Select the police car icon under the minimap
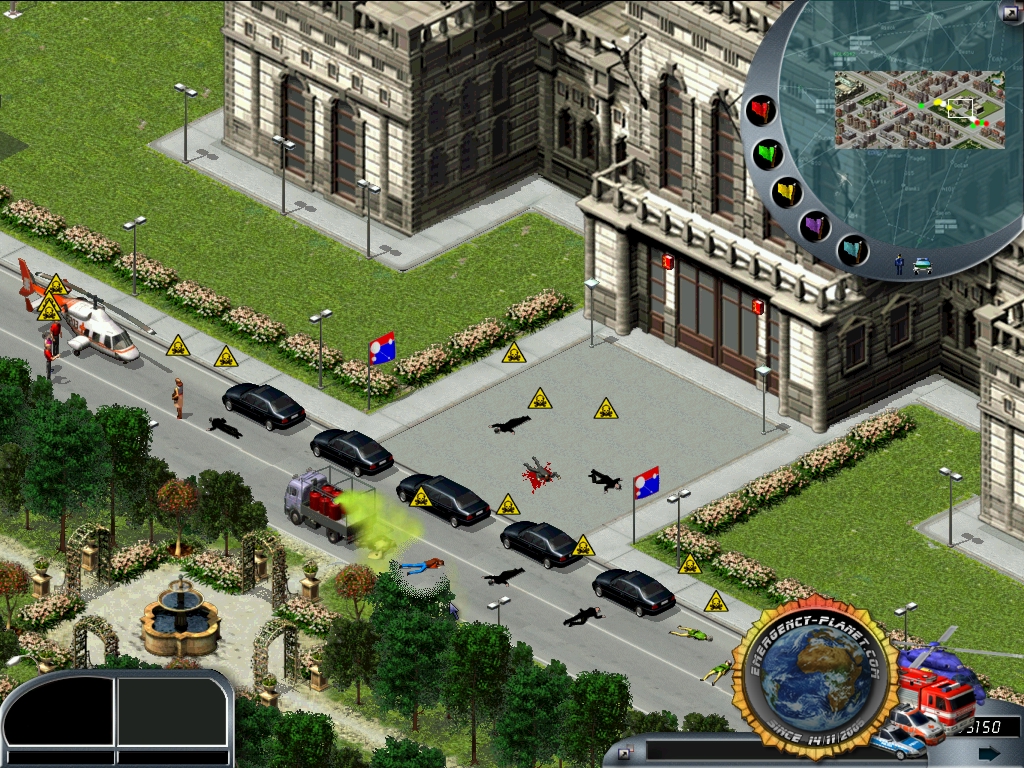This screenshot has width=1024, height=768. (922, 265)
